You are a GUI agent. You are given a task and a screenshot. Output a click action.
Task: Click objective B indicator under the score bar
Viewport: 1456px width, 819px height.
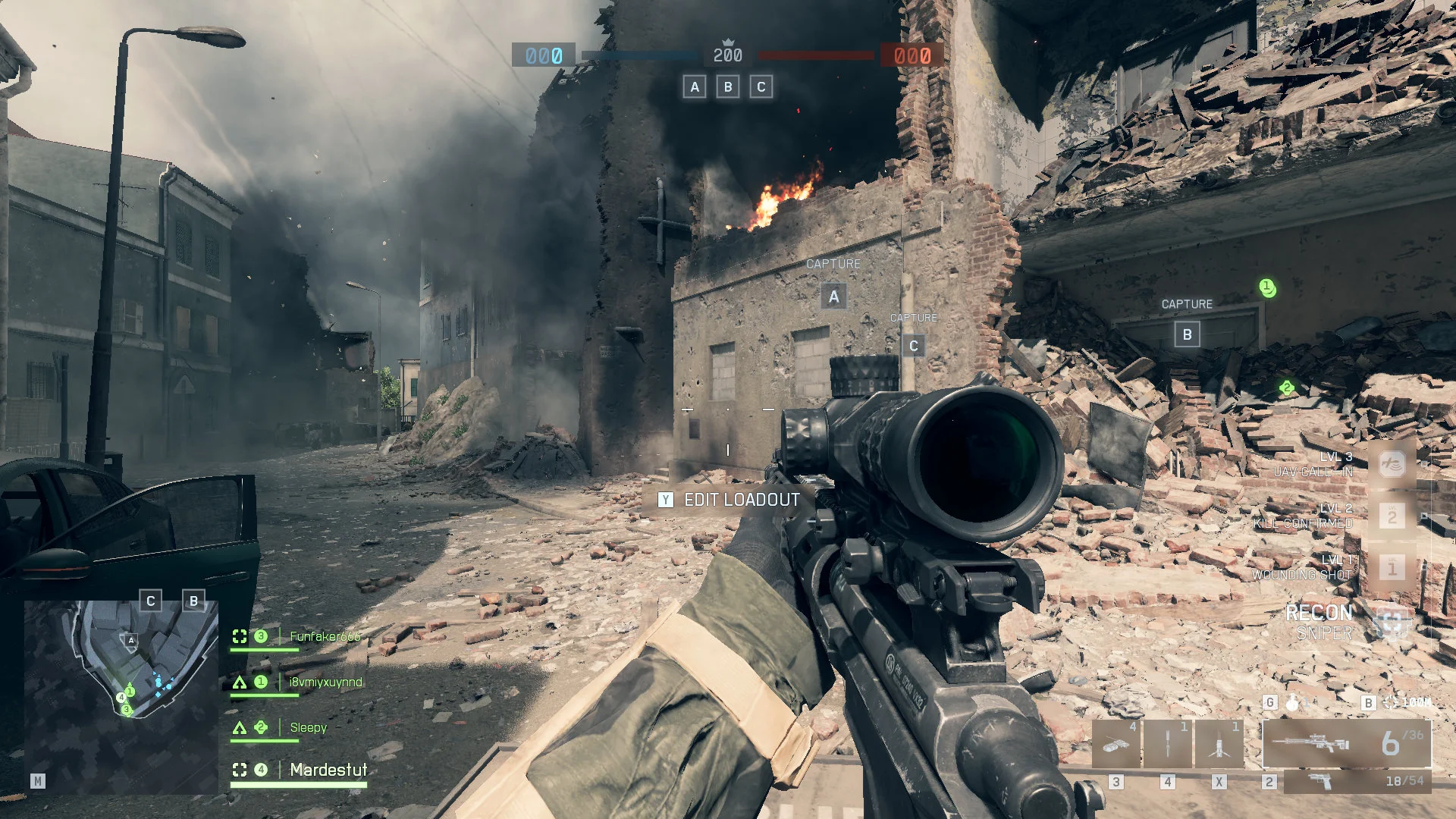click(728, 87)
